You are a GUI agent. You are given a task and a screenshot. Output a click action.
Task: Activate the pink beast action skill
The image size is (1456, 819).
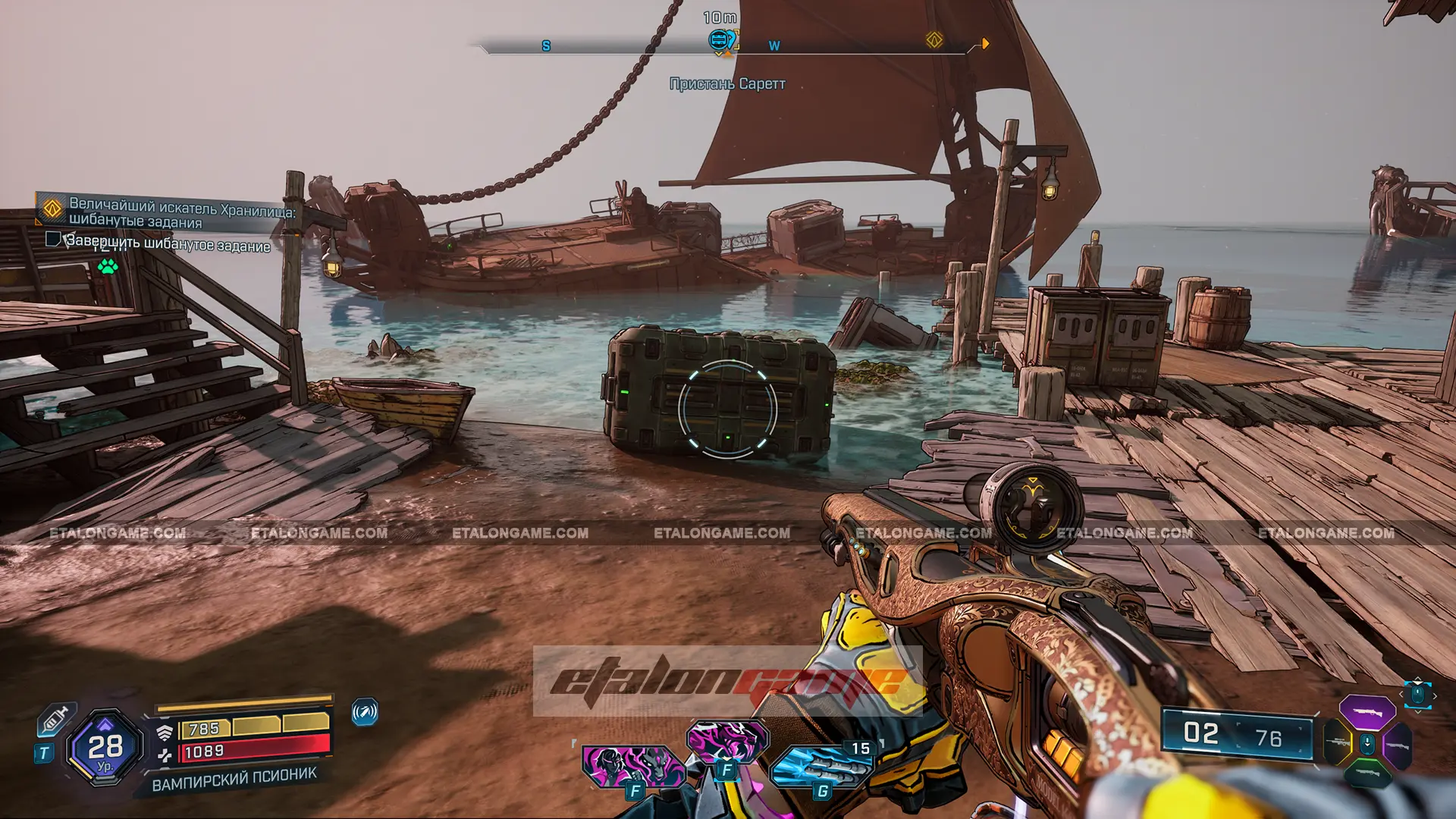(x=726, y=742)
